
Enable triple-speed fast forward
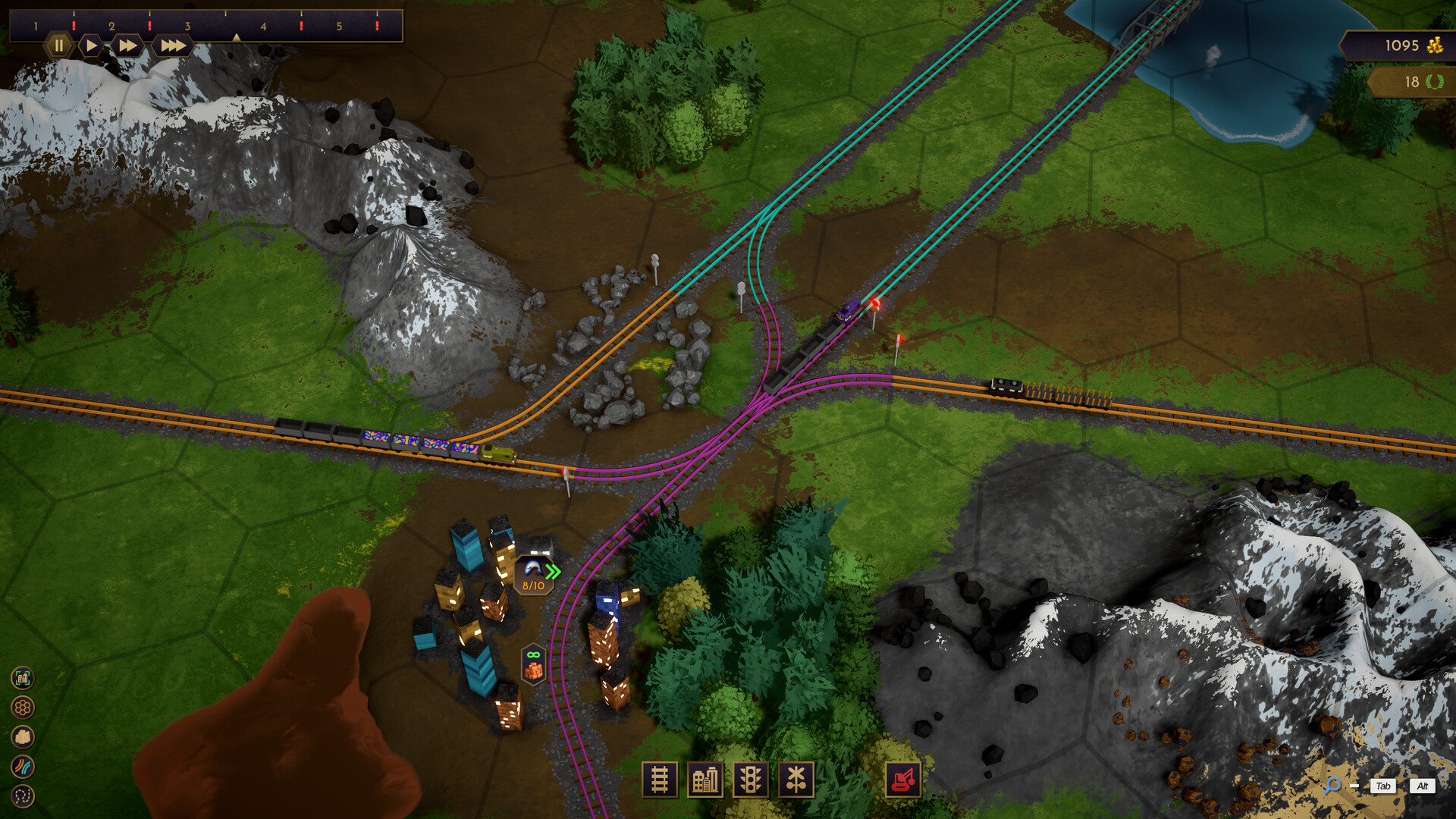[x=173, y=45]
